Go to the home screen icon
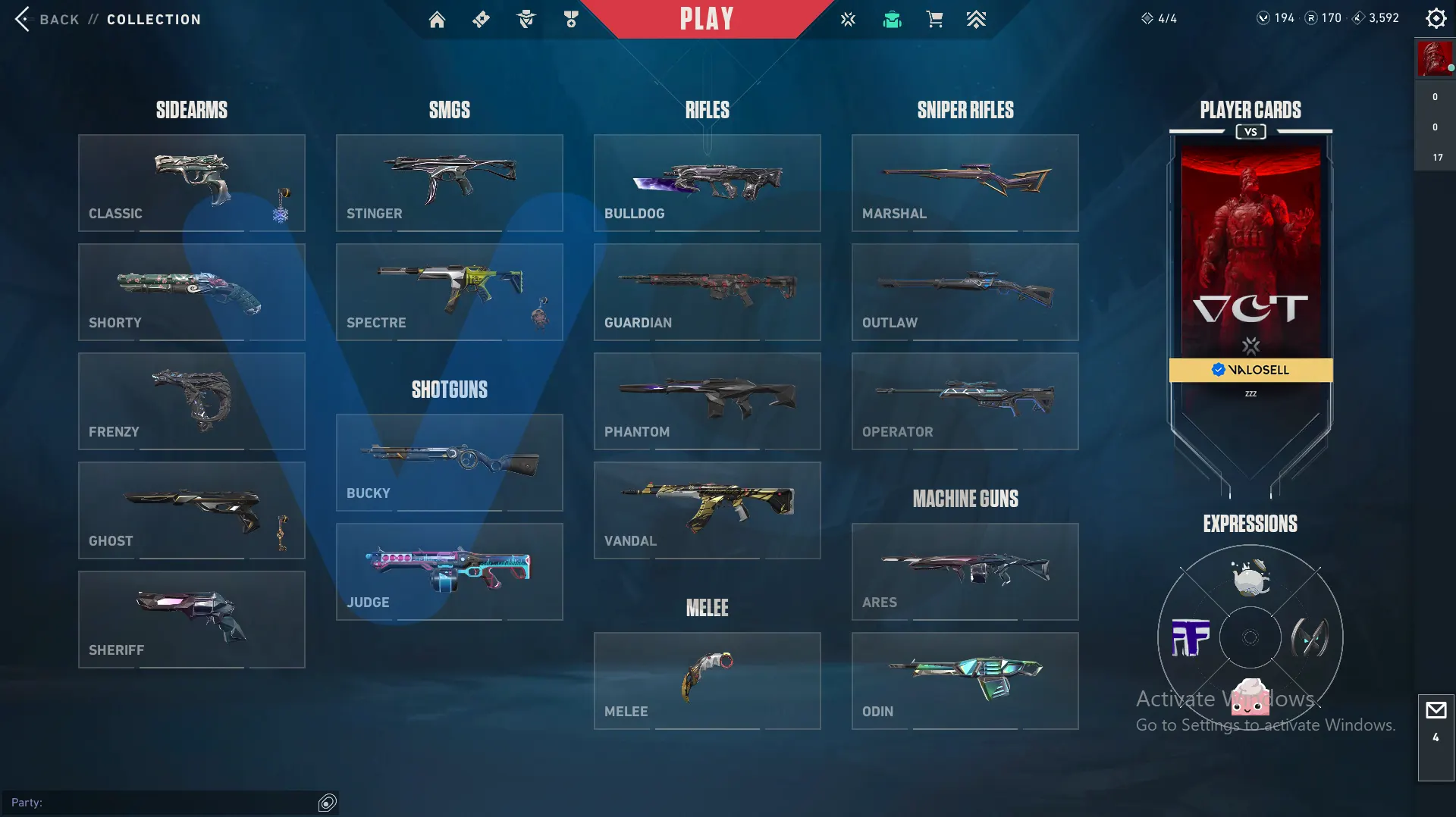Image resolution: width=1456 pixels, height=817 pixels. pyautogui.click(x=437, y=20)
